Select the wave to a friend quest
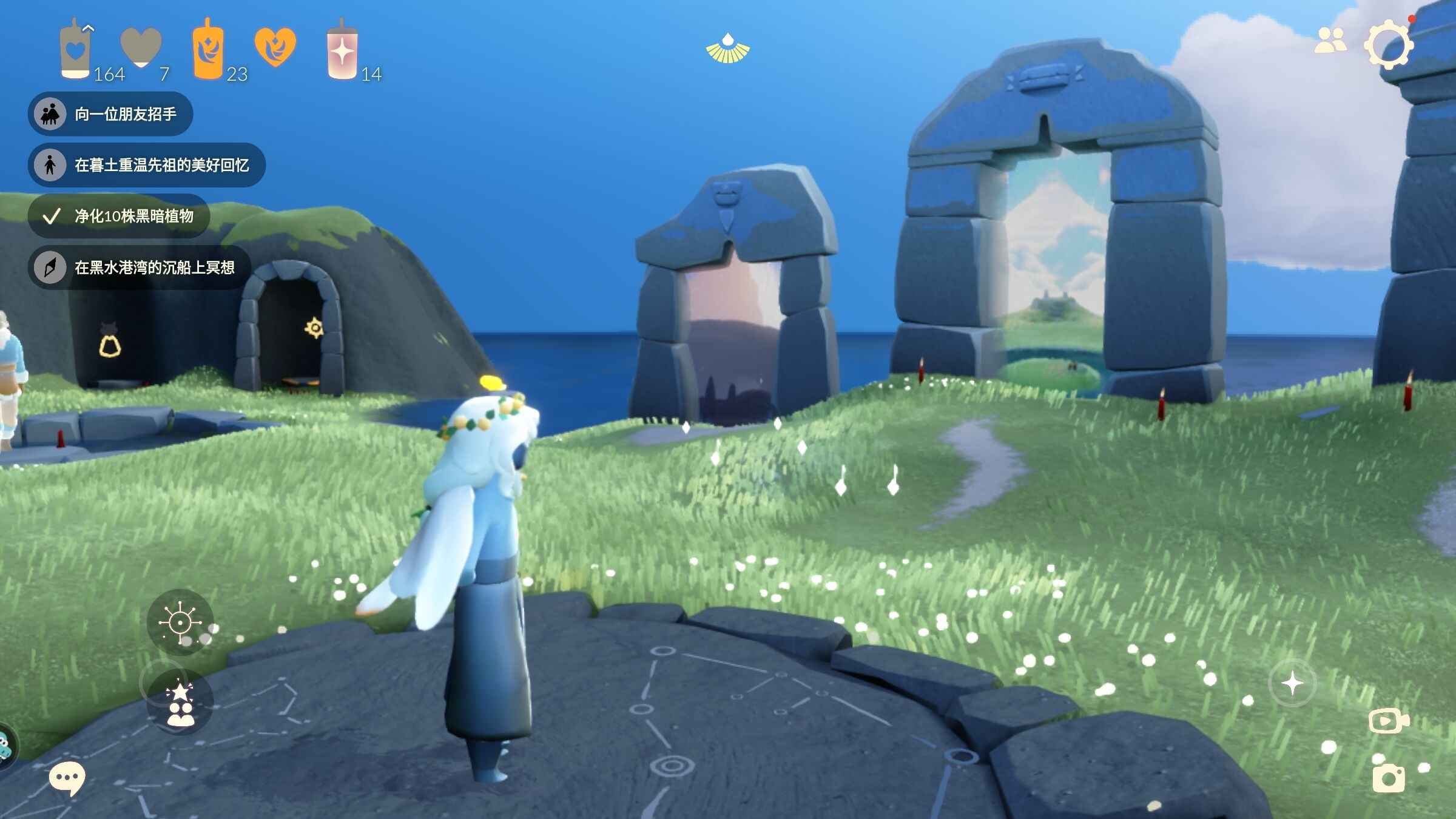The image size is (1456, 819). click(110, 114)
